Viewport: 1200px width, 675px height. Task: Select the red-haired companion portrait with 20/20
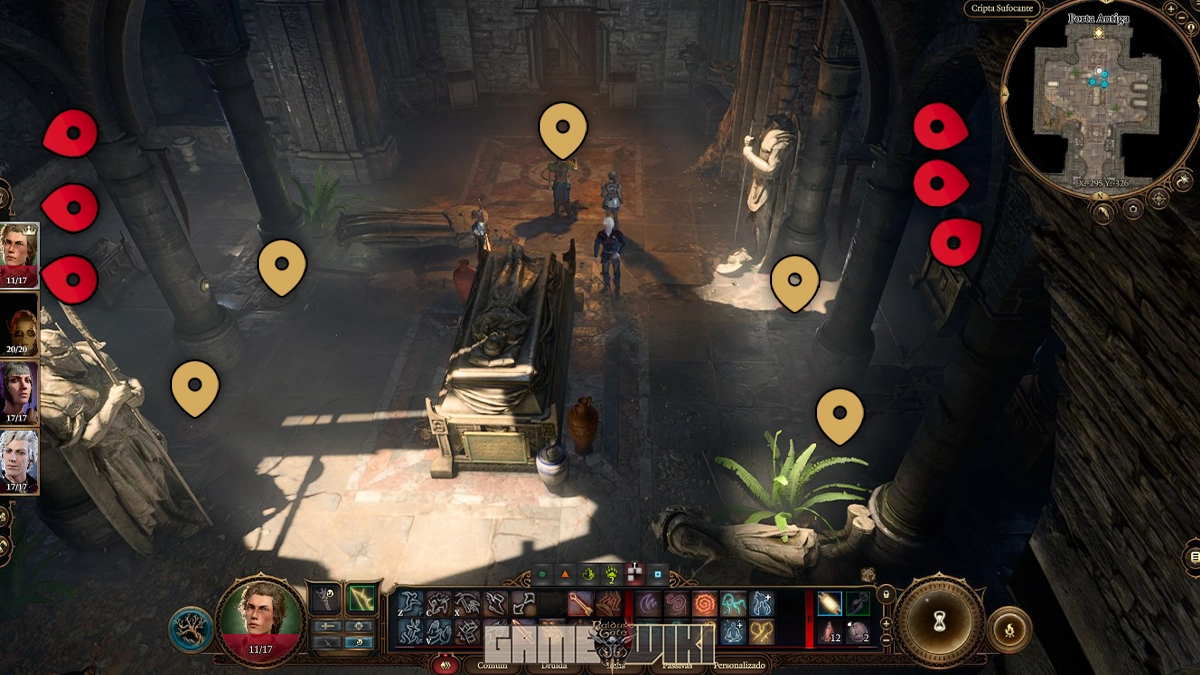point(20,324)
